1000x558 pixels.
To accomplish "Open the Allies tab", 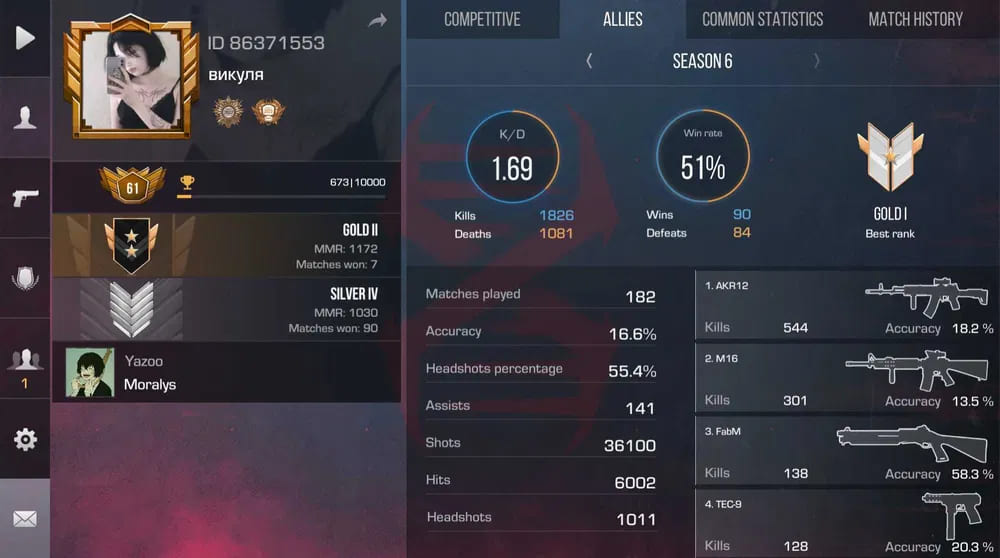I will pos(623,19).
